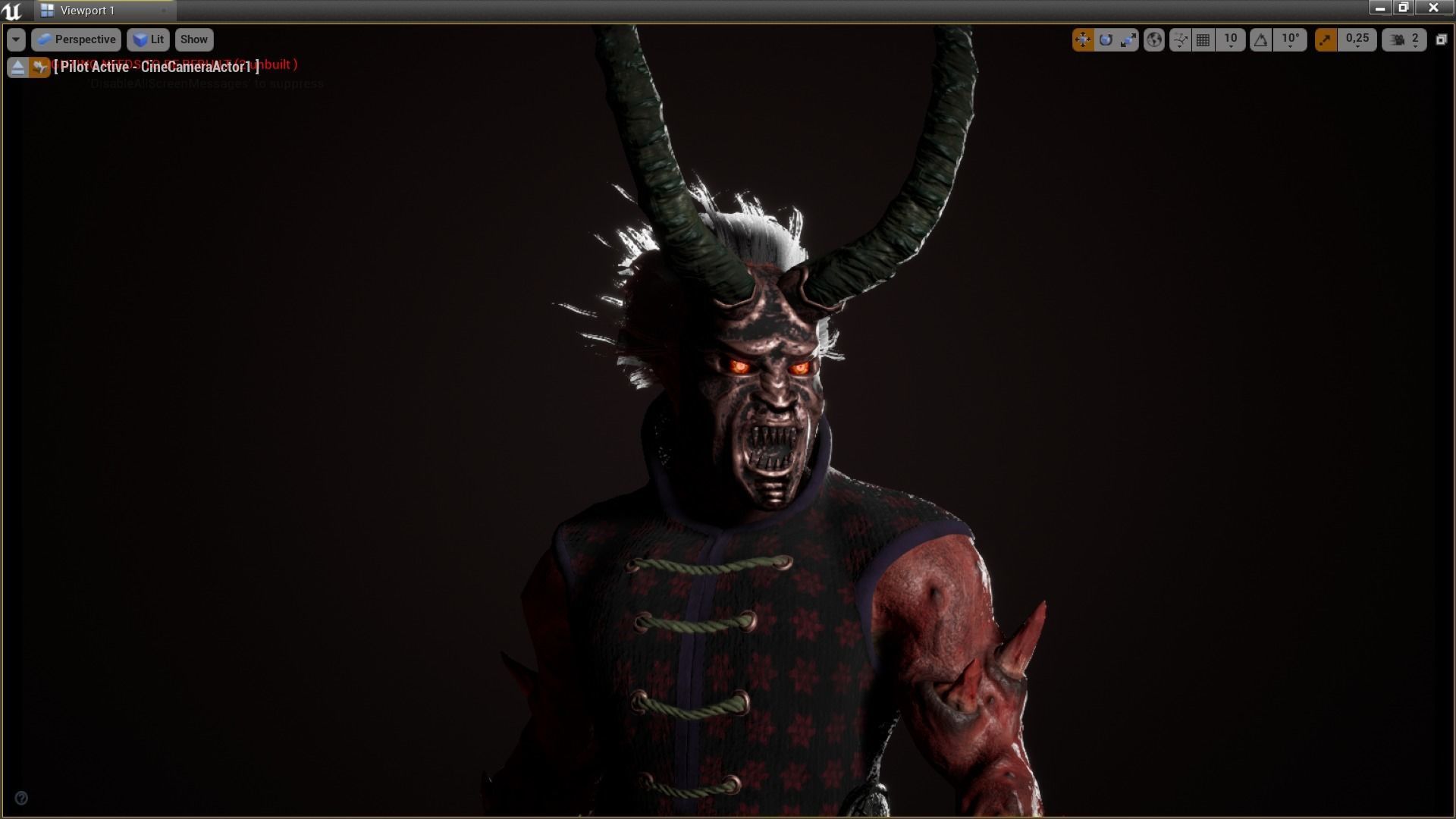
Task: Toggle rotation angle snapping
Action: (x=1260, y=39)
